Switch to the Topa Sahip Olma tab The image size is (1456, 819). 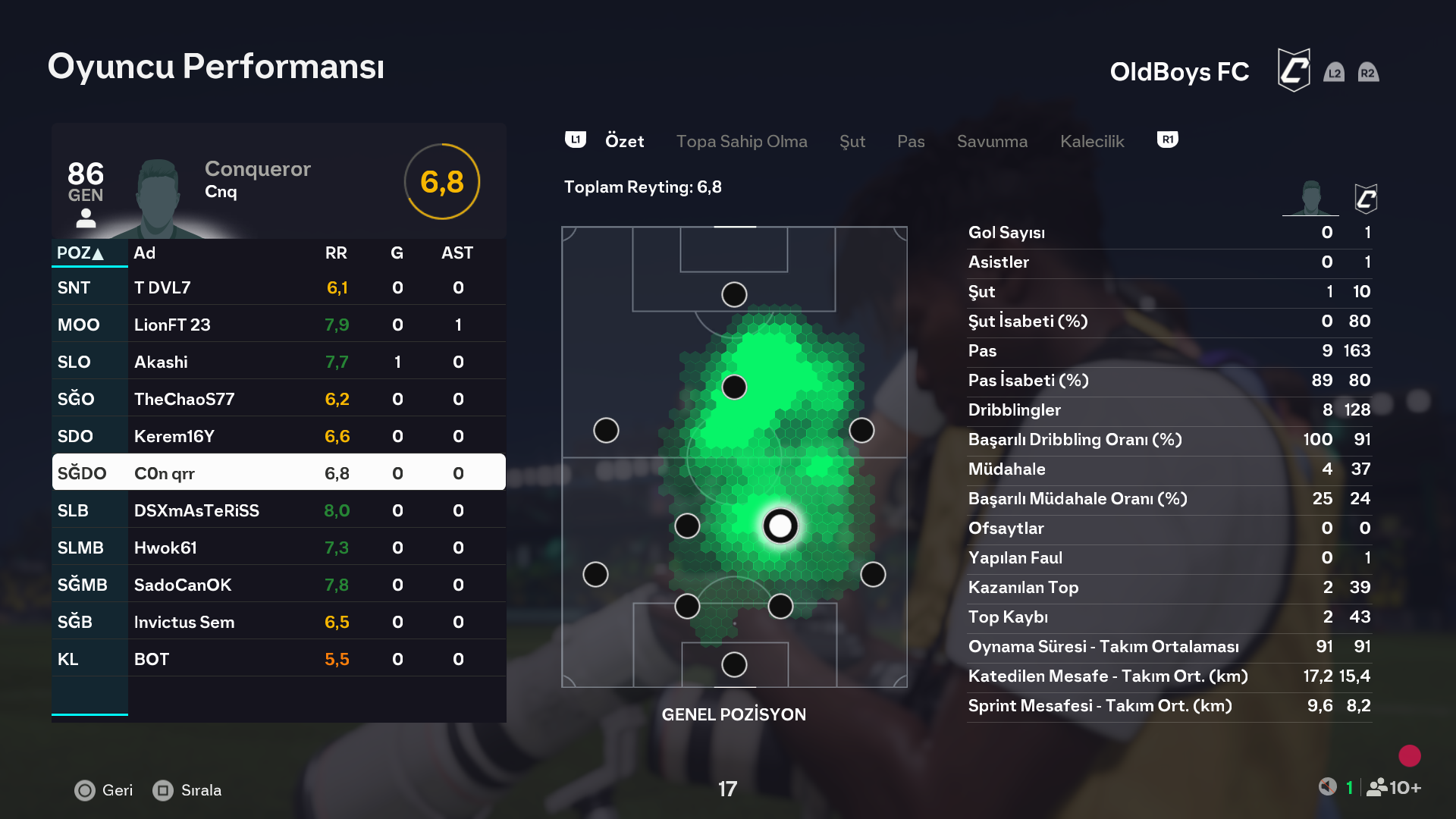point(741,141)
